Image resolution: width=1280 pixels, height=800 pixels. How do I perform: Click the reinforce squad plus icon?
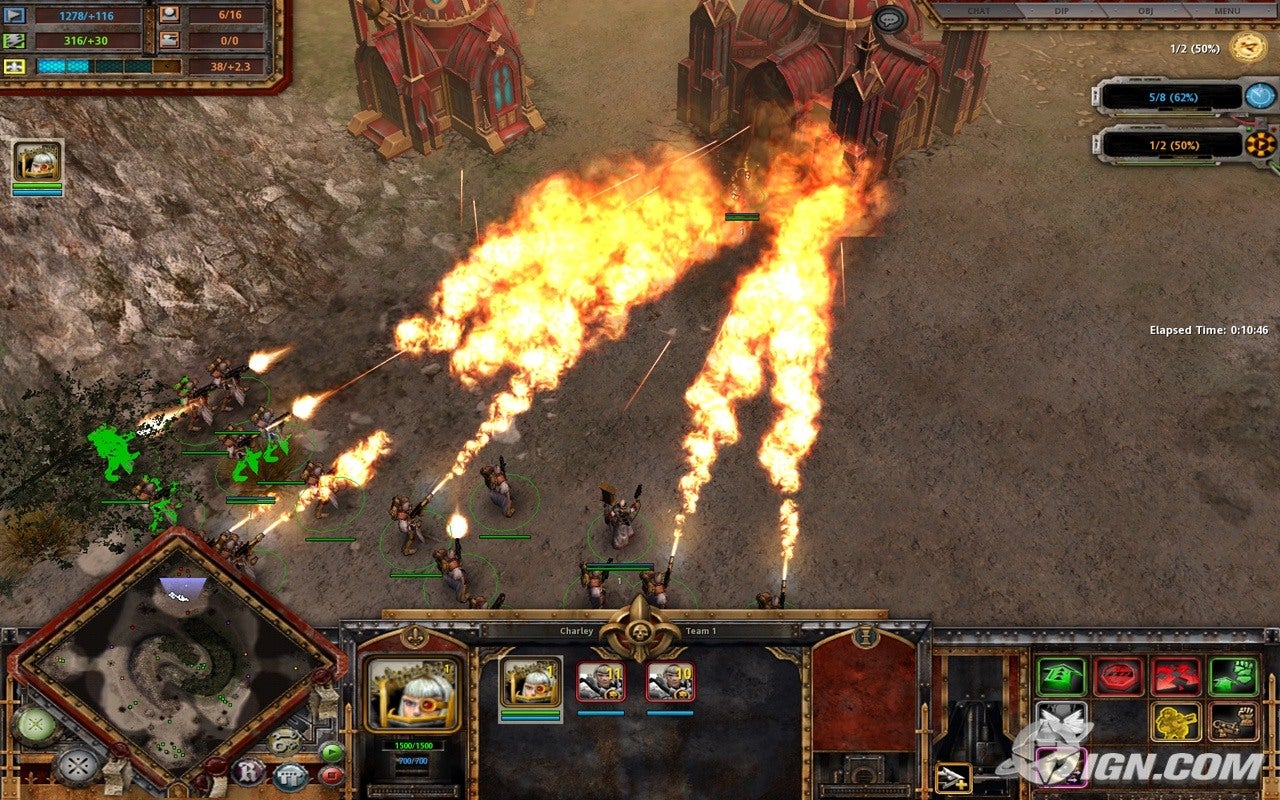[x=953, y=777]
